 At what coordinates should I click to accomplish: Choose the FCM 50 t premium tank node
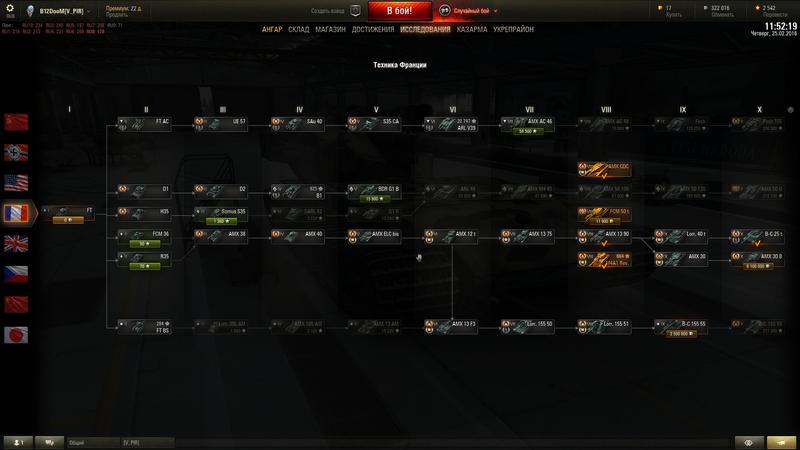(604, 214)
